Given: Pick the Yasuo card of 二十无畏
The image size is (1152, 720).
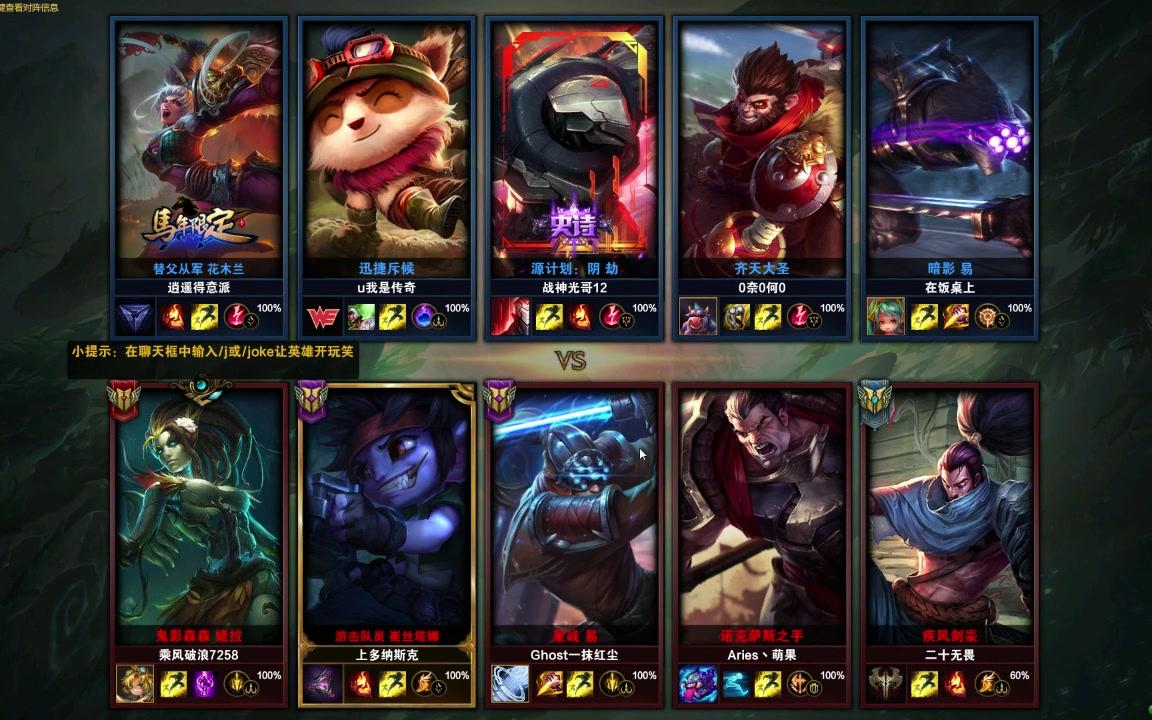Looking at the screenshot, I should pos(949,510).
